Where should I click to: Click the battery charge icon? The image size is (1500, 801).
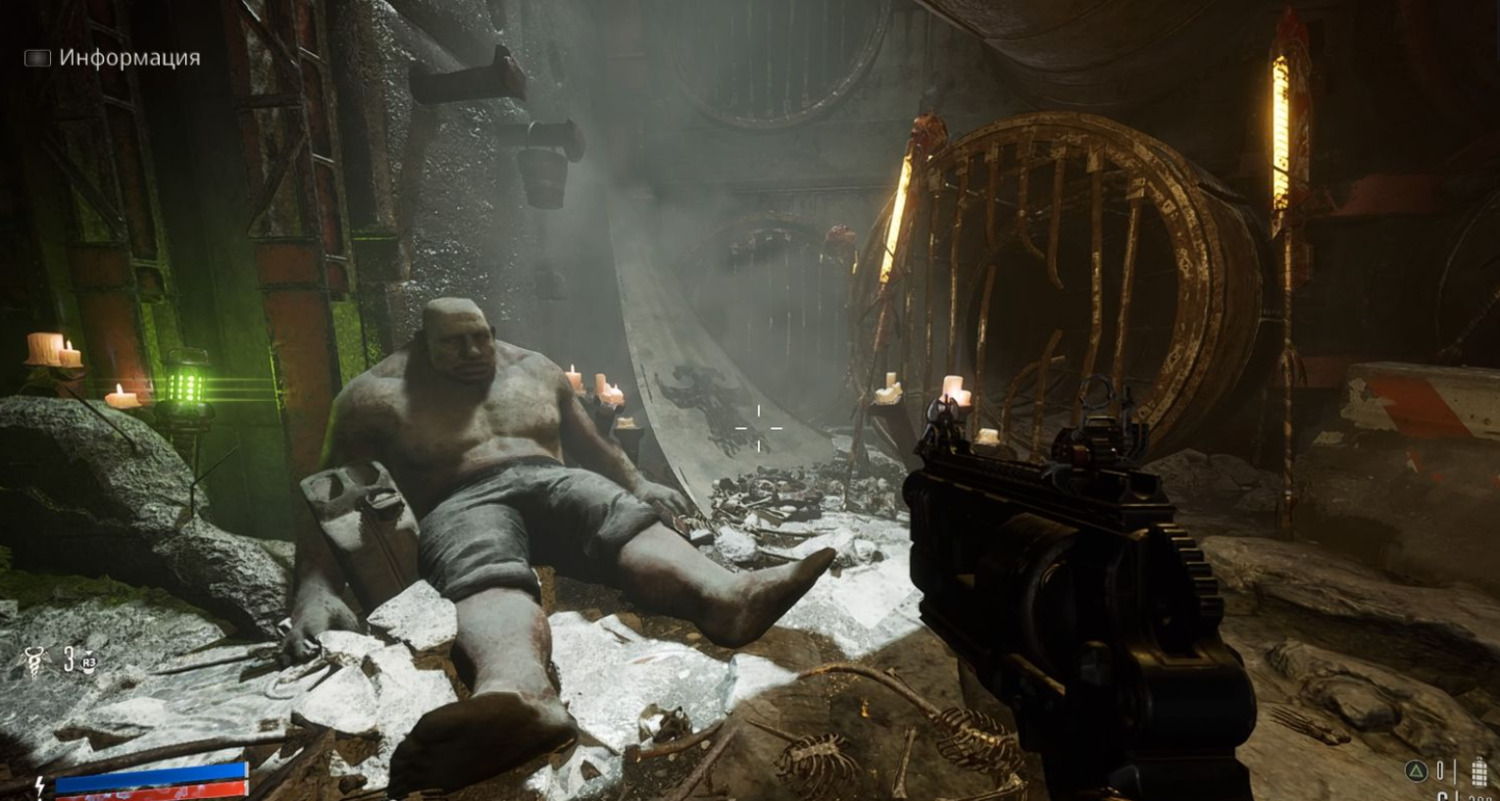[1480, 771]
